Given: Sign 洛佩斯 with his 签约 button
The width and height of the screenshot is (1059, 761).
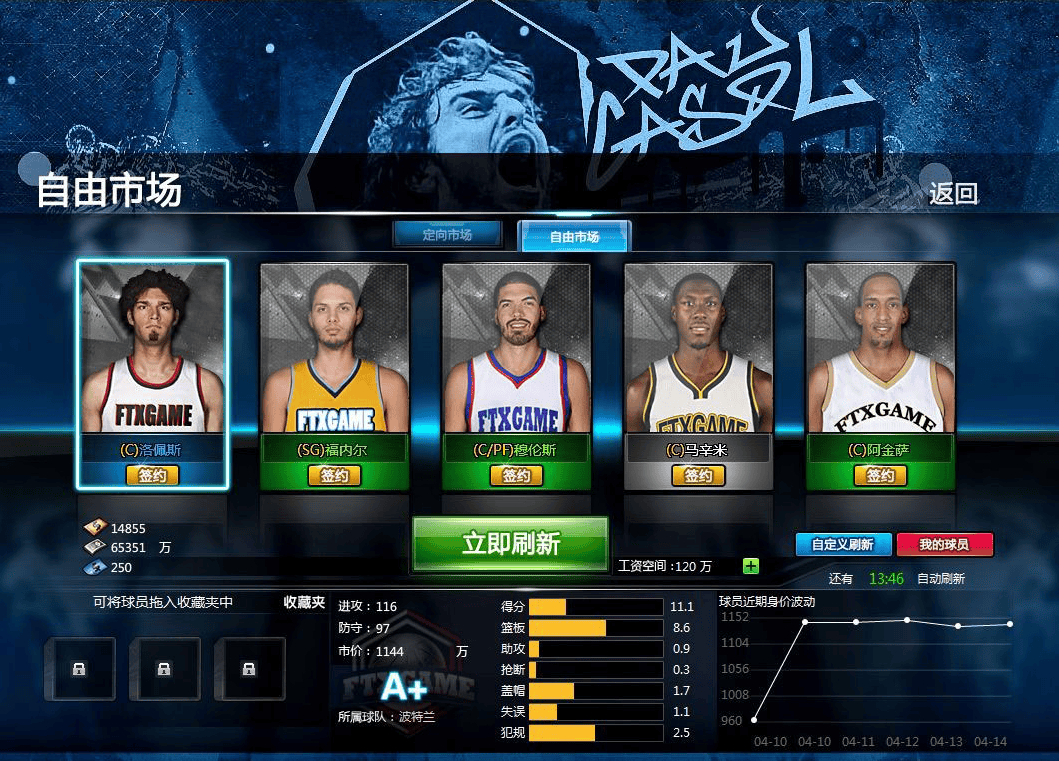Looking at the screenshot, I should (152, 476).
